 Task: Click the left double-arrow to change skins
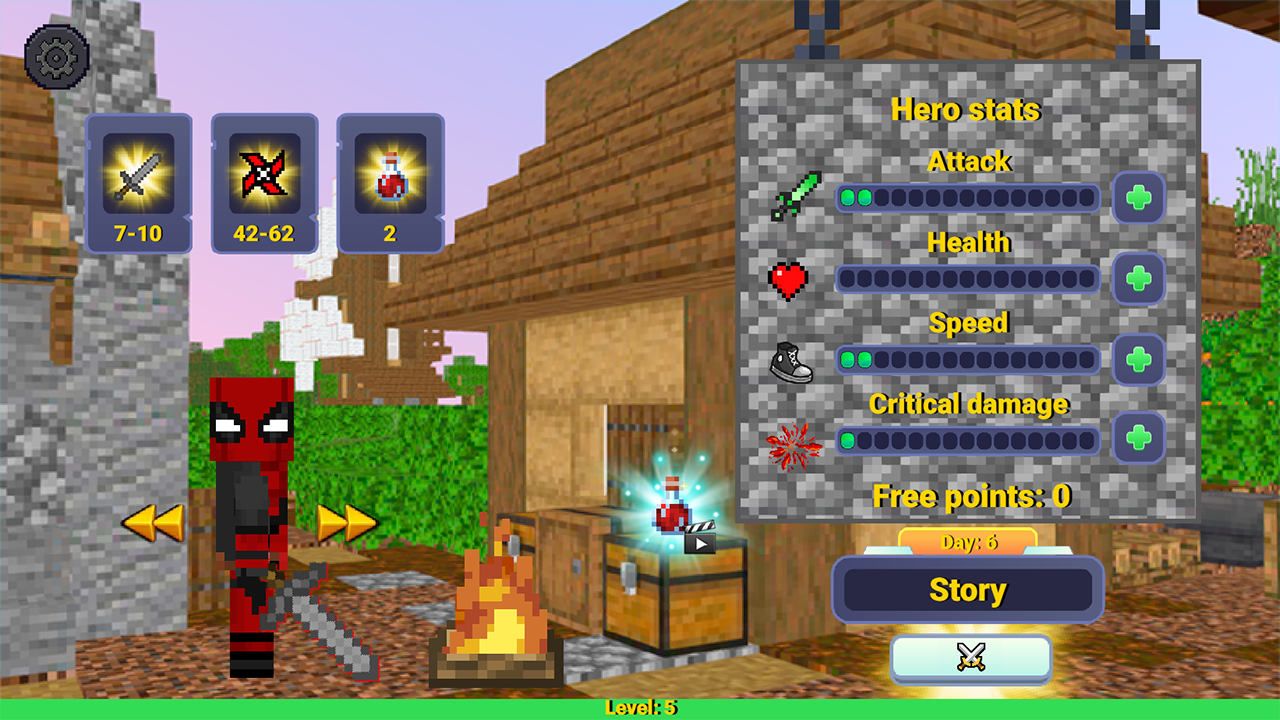[x=152, y=520]
